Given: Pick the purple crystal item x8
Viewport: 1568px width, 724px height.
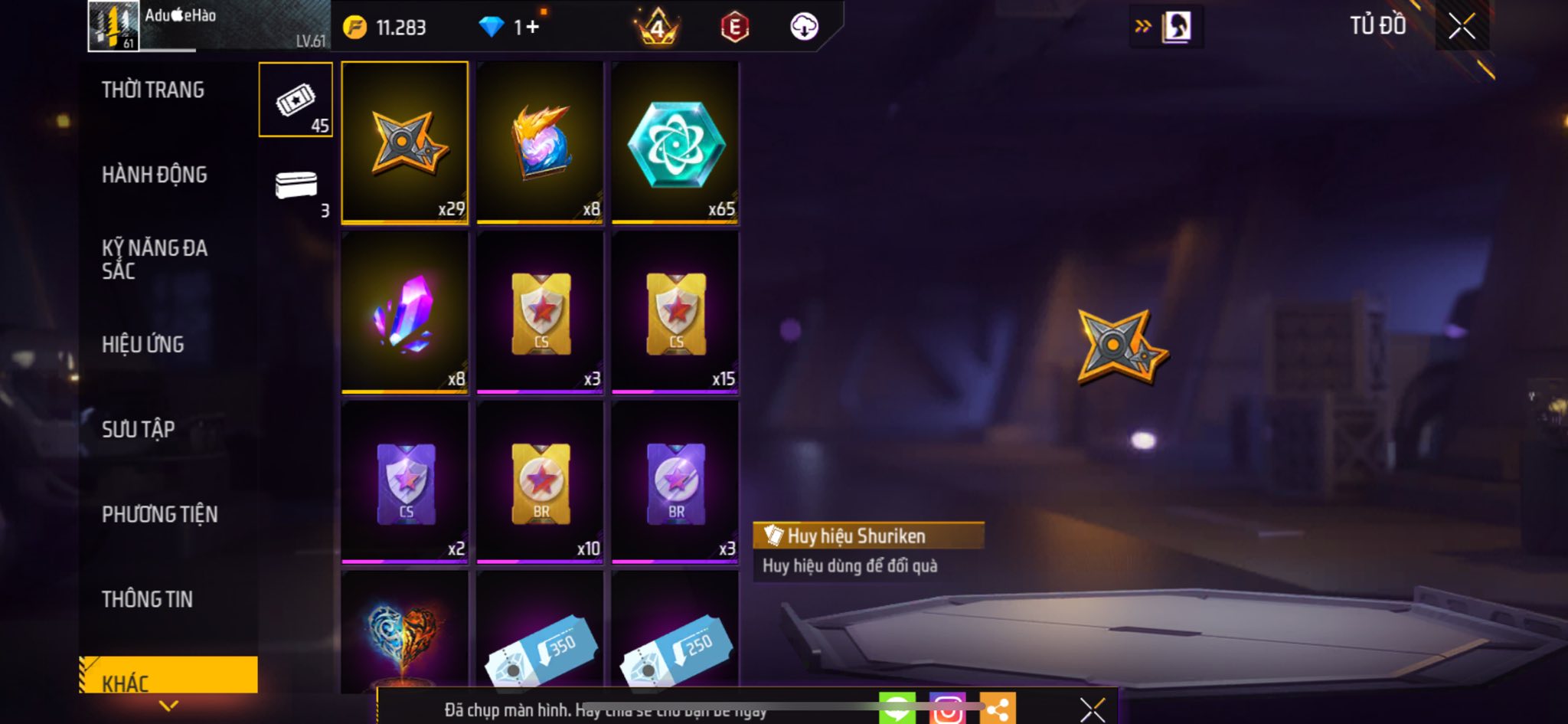Looking at the screenshot, I should pyautogui.click(x=405, y=313).
